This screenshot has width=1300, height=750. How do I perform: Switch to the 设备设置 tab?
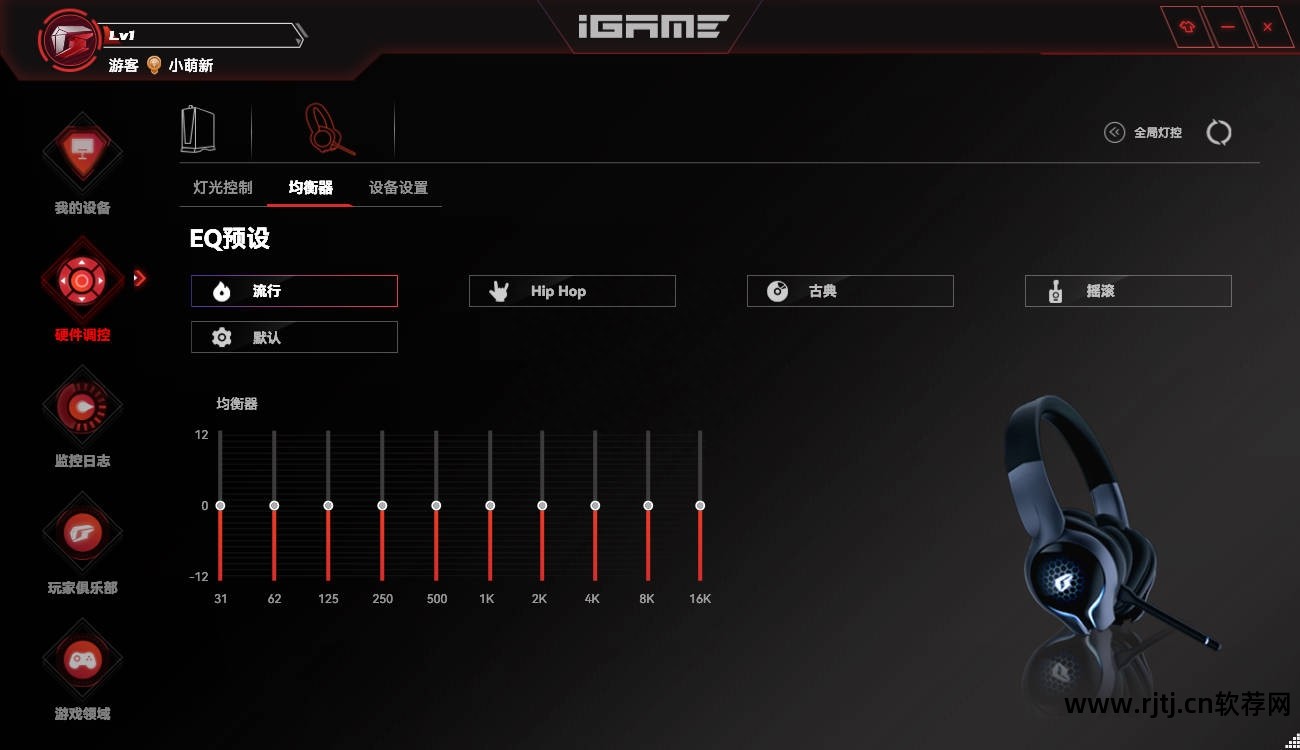pyautogui.click(x=398, y=188)
